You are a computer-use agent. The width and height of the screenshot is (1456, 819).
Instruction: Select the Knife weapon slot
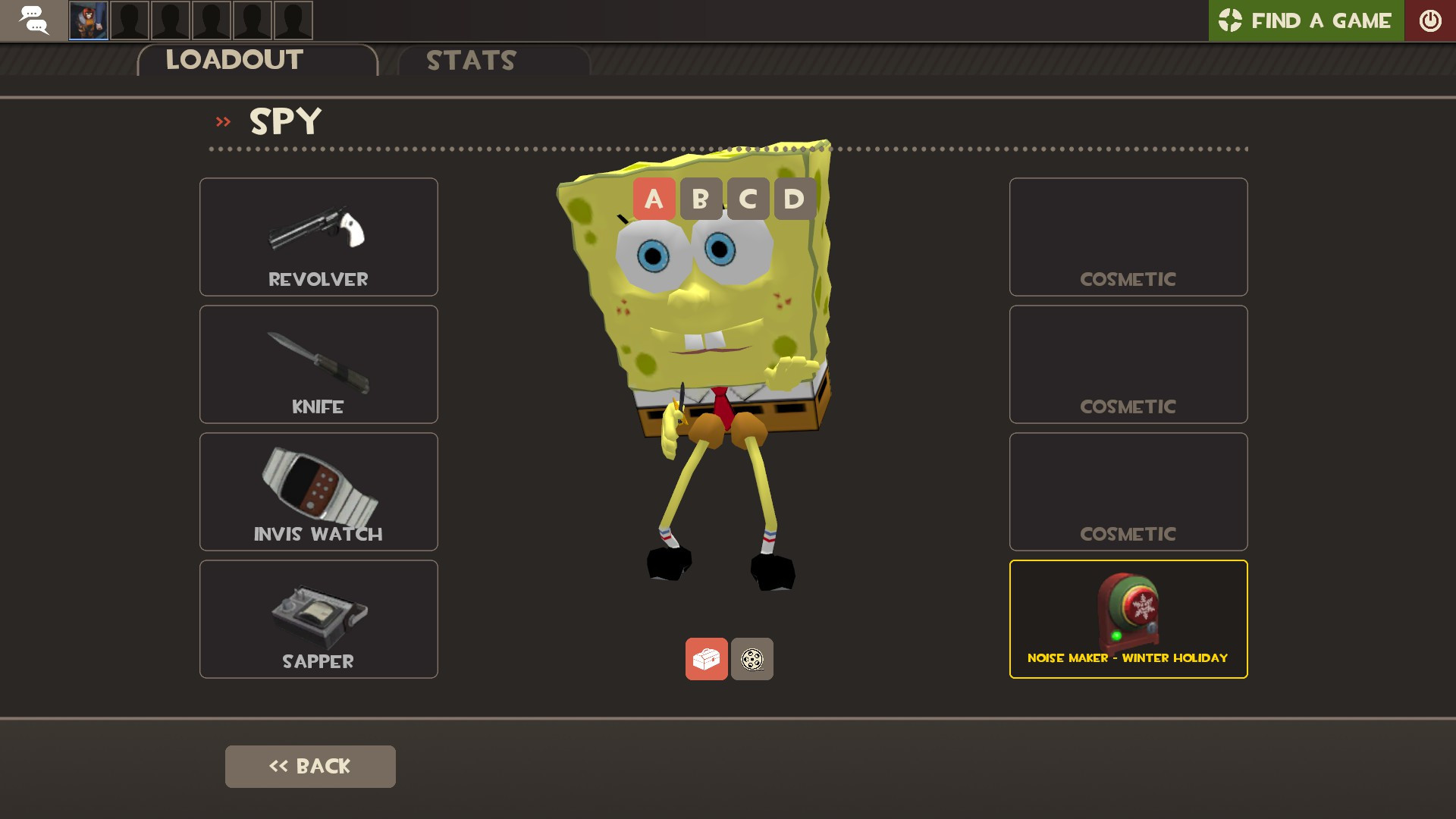[318, 364]
